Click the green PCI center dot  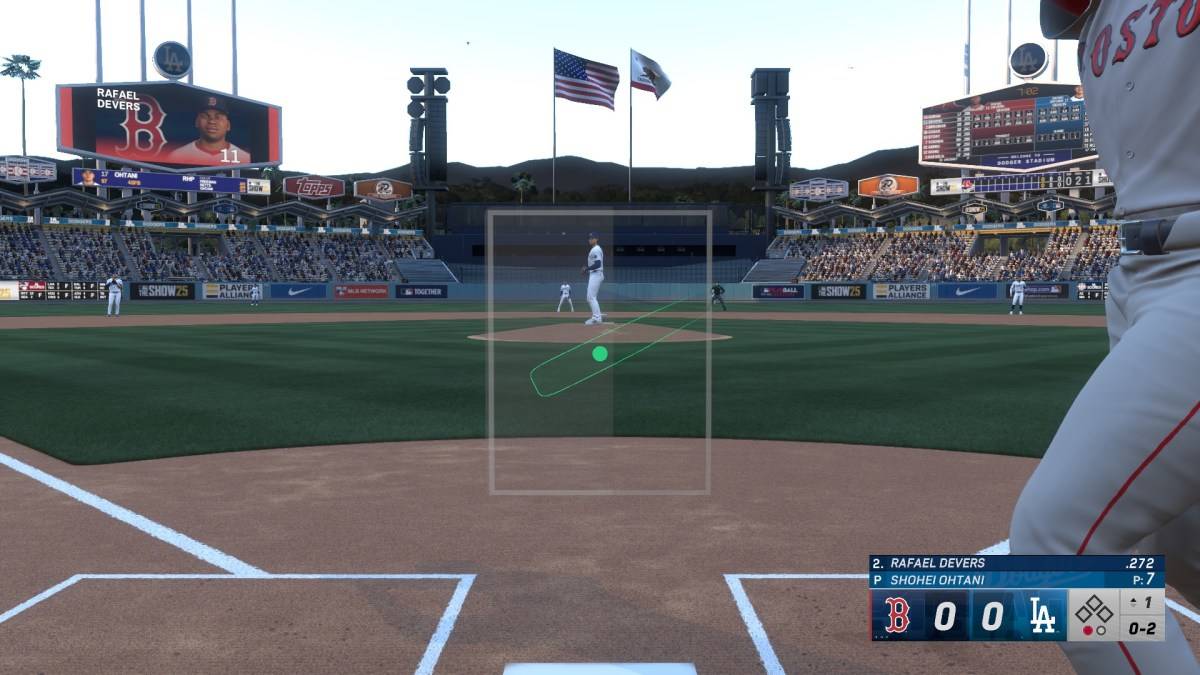coord(600,353)
